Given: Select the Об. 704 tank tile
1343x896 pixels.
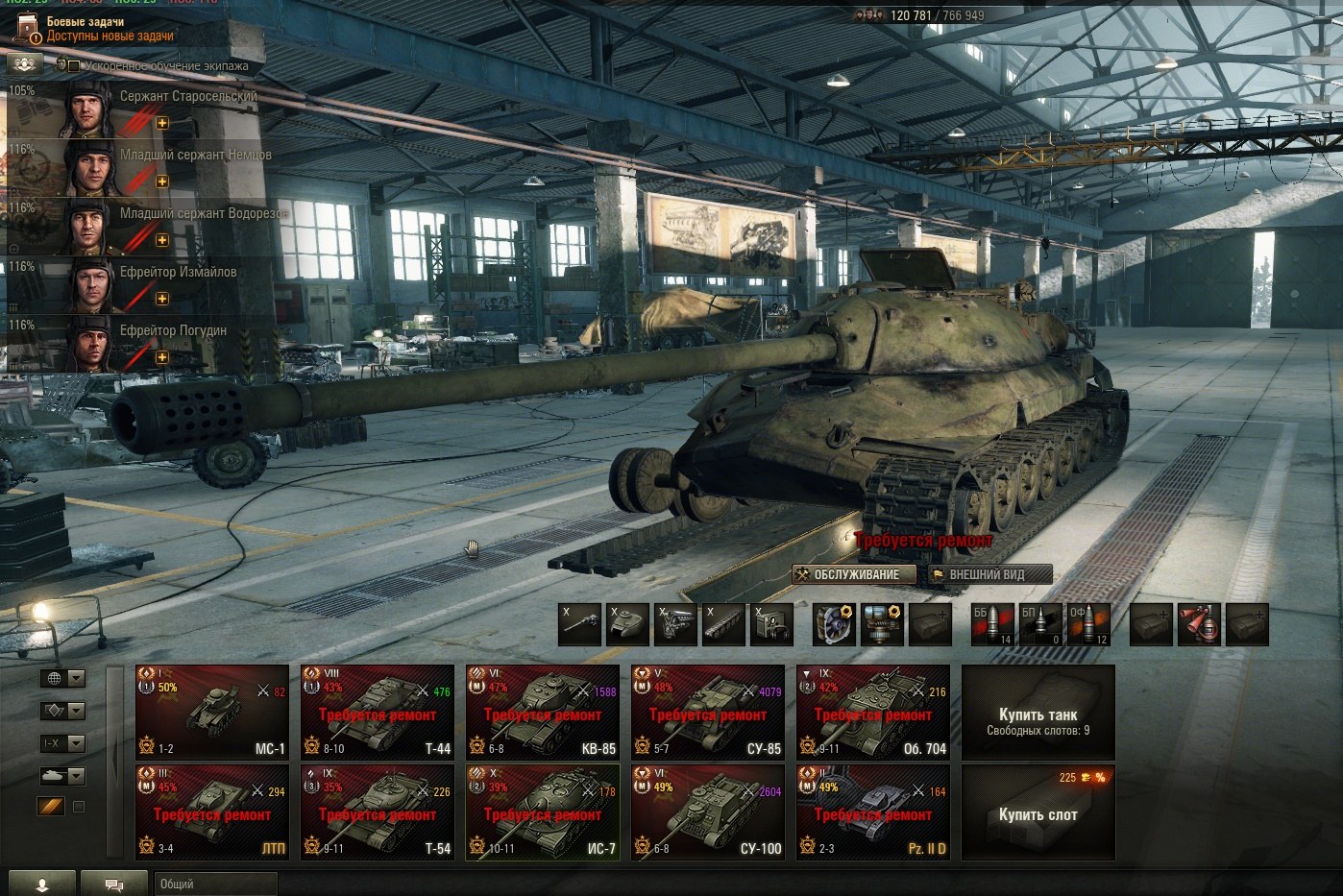Looking at the screenshot, I should 873,712.
